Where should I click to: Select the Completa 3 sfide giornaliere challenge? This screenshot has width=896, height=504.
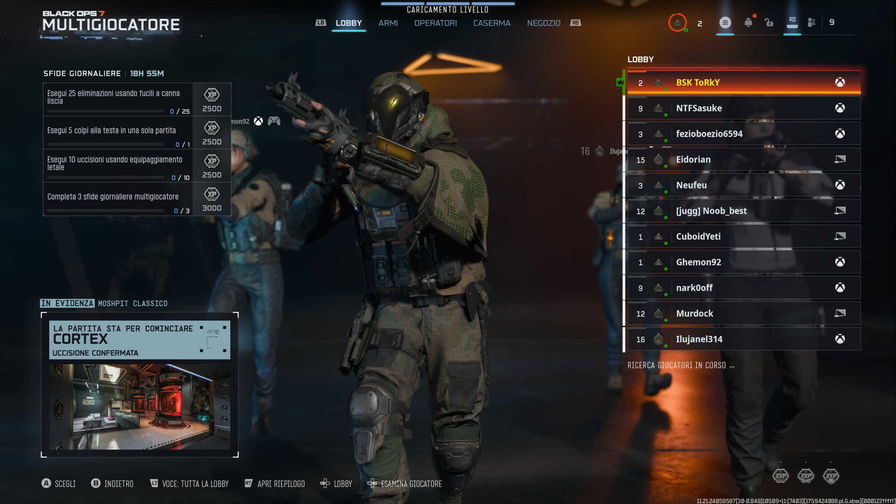[118, 200]
